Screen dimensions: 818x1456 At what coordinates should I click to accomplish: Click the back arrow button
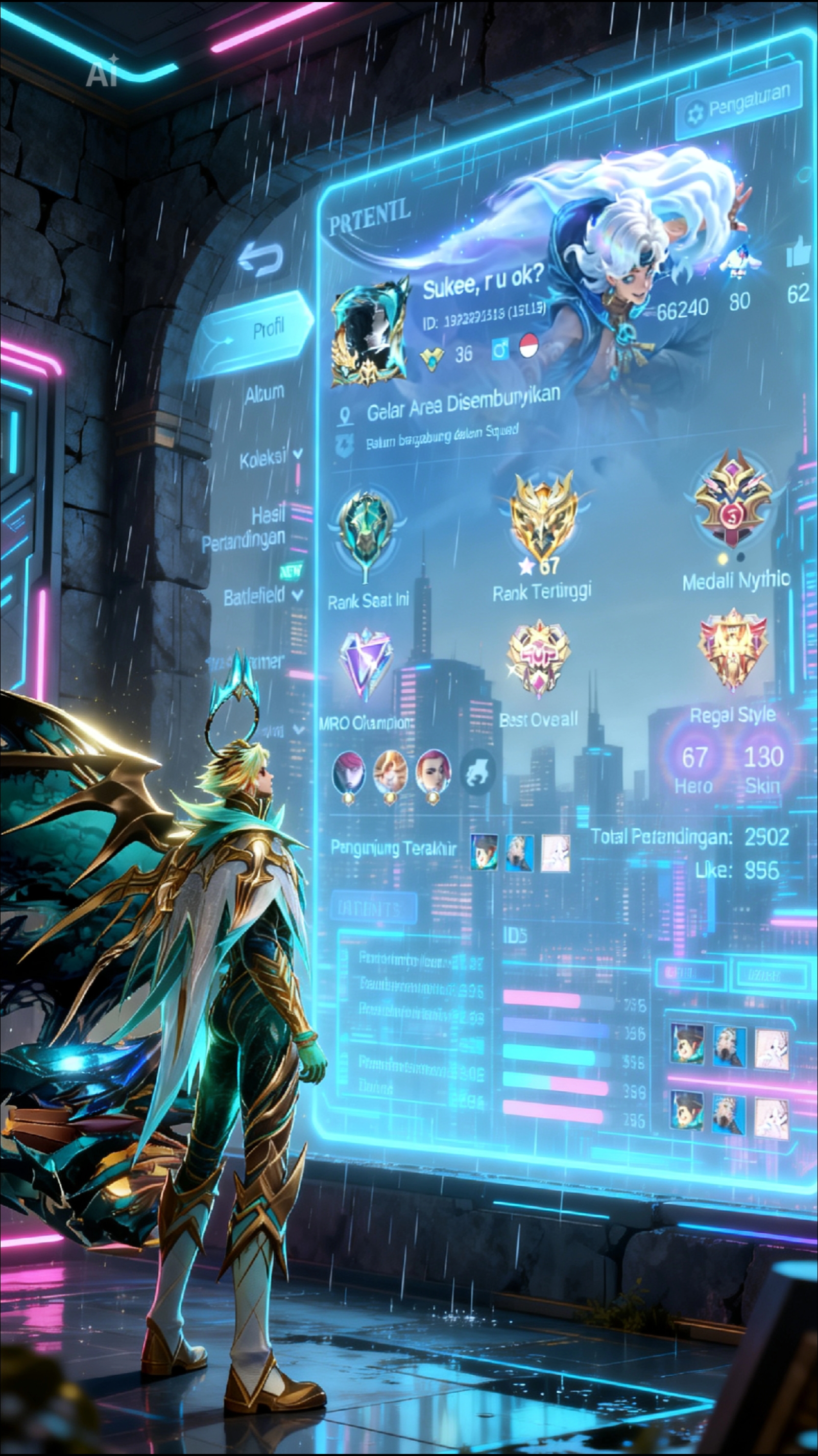[x=261, y=260]
